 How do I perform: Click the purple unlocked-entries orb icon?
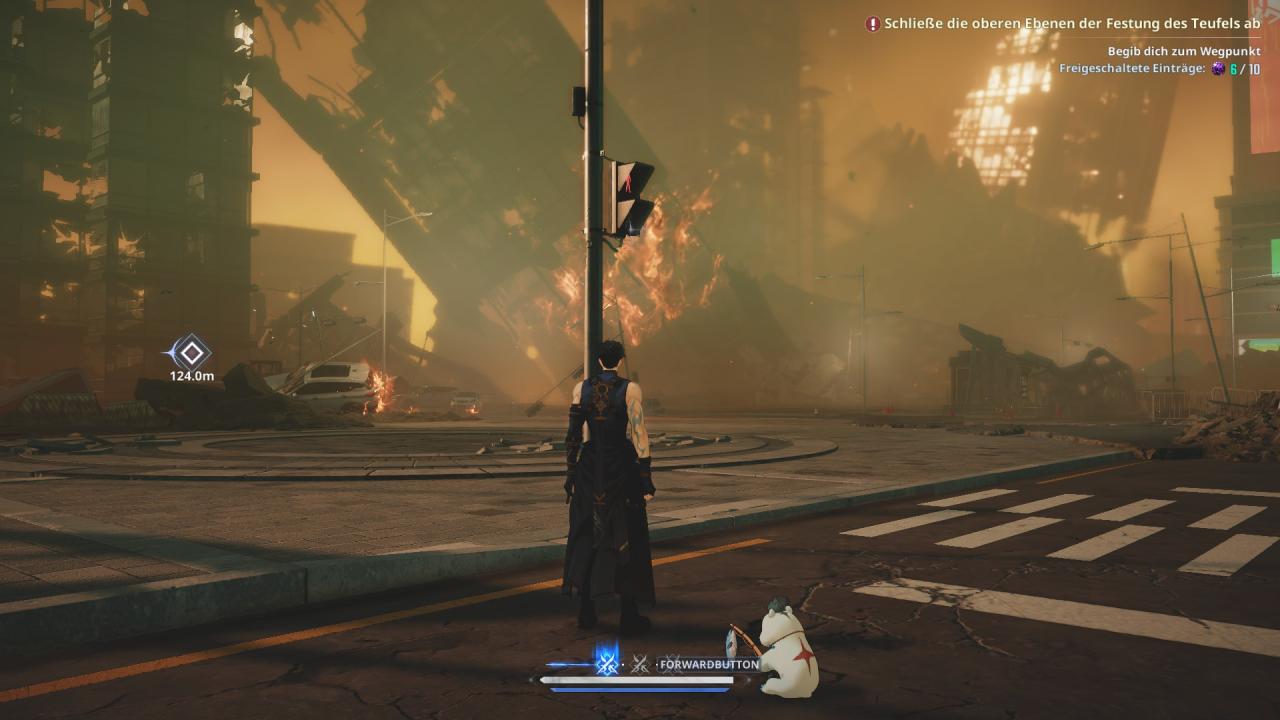1218,68
